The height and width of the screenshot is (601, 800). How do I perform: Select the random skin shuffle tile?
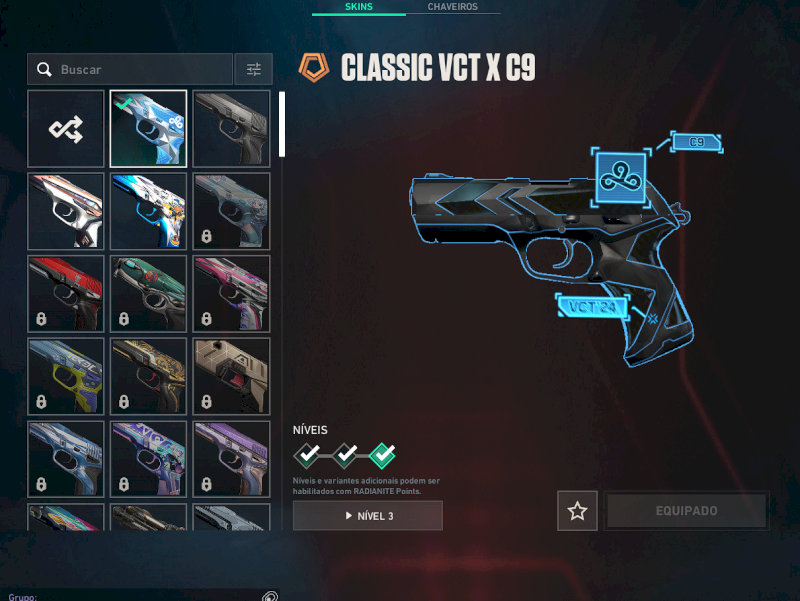66,129
